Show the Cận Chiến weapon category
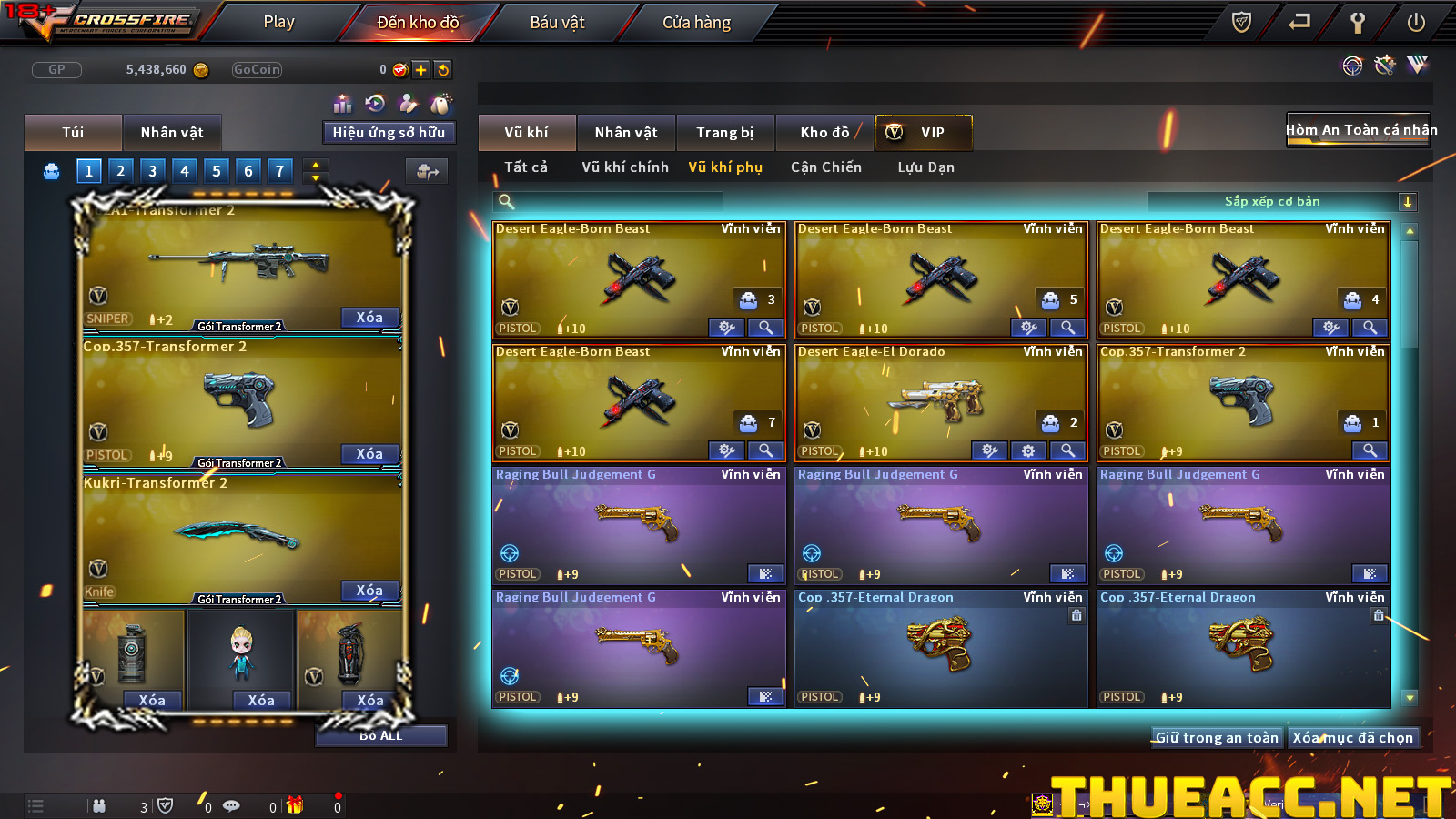This screenshot has width=1456, height=819. pyautogui.click(x=825, y=167)
